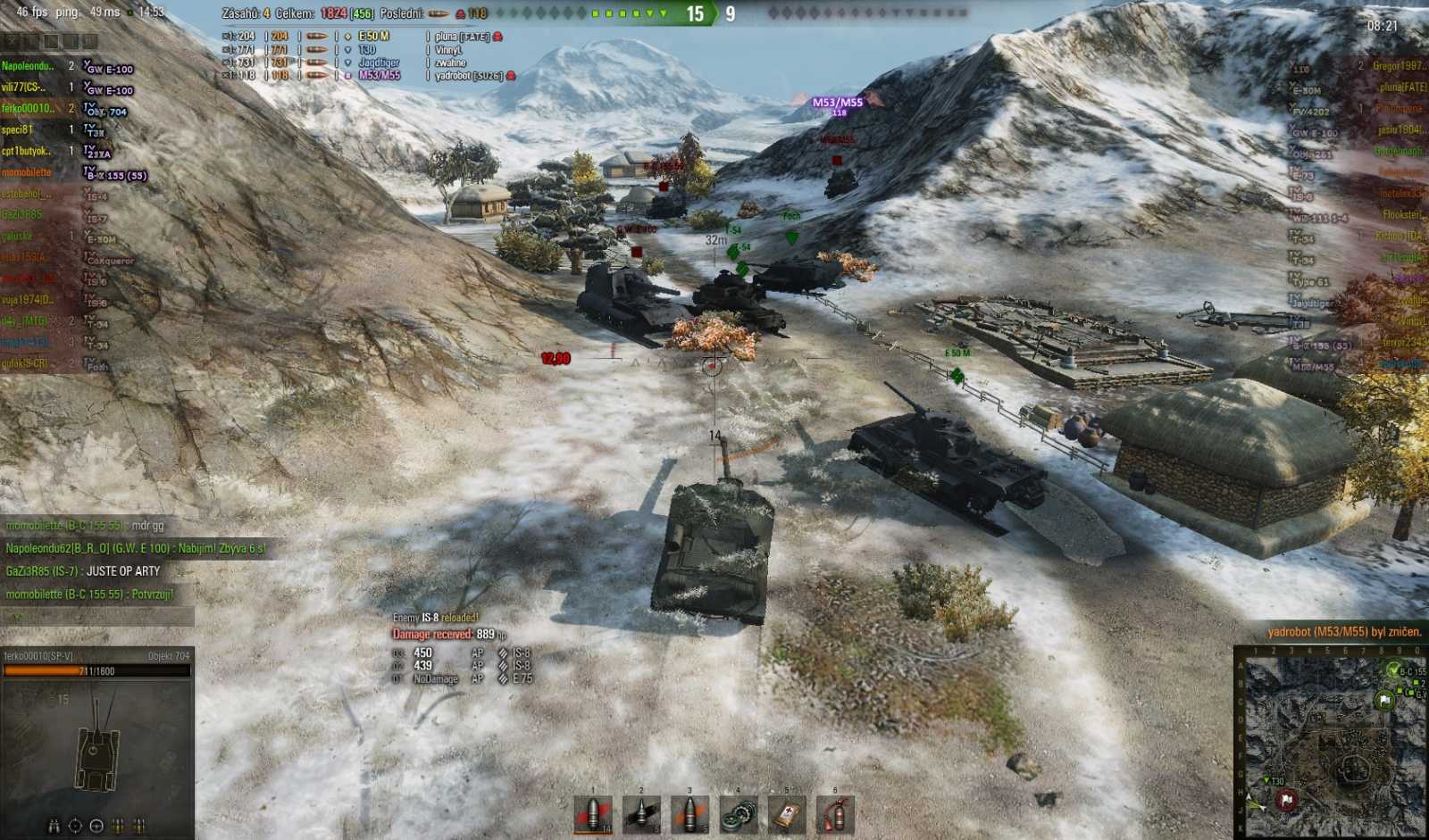Click the ally E 50 M marker near the fence
The width and height of the screenshot is (1429, 840).
(x=957, y=353)
